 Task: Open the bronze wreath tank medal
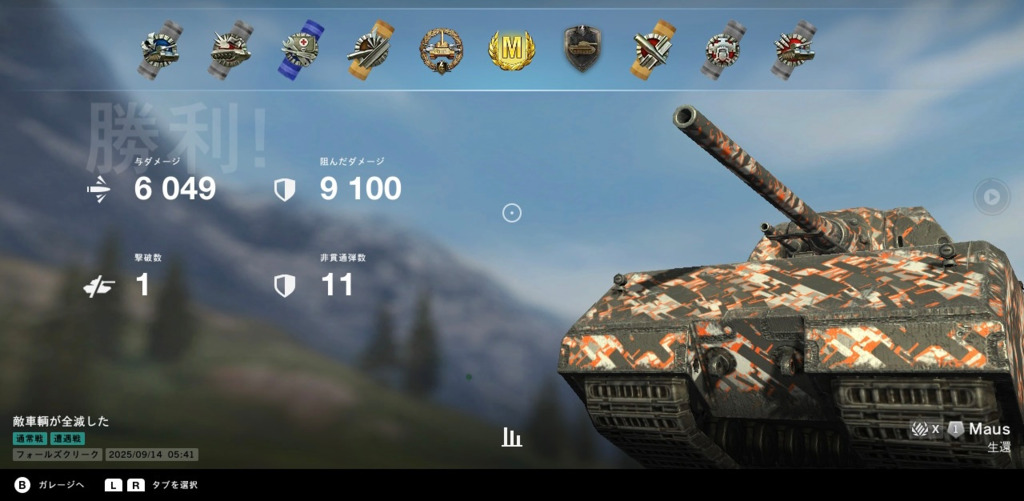[x=441, y=50]
